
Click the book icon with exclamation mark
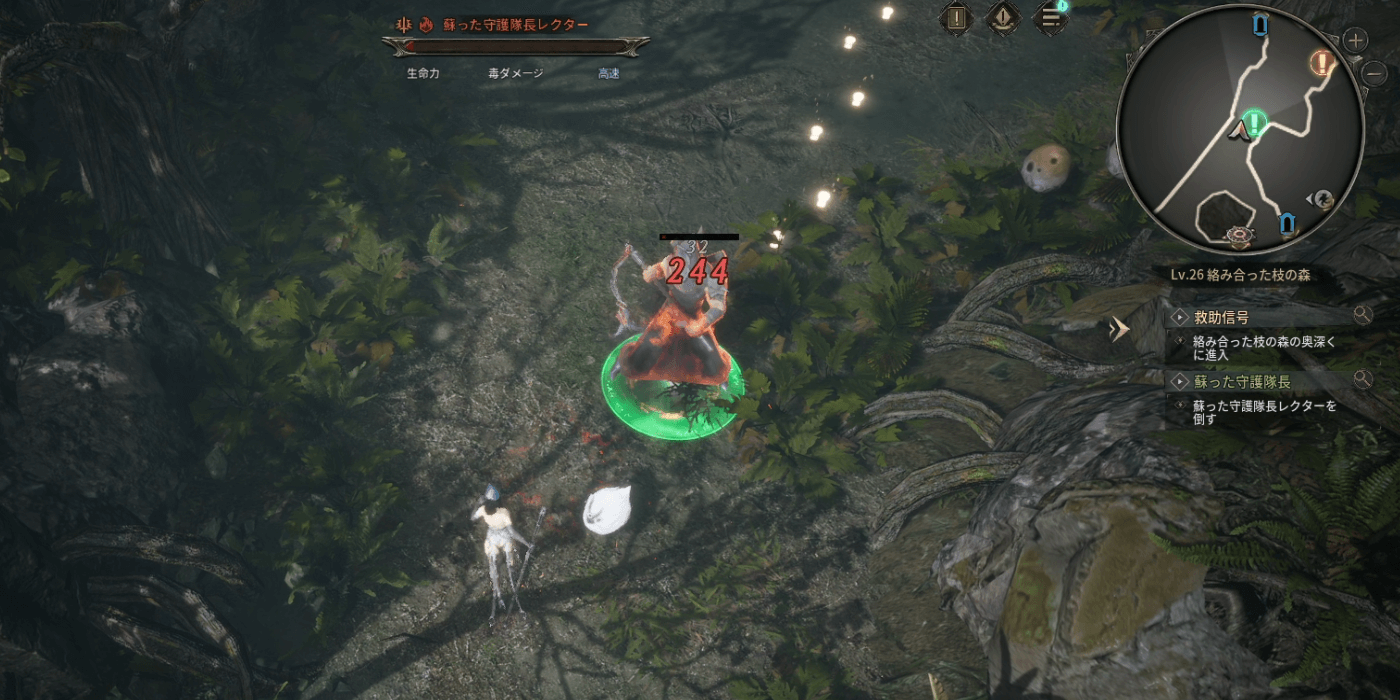pyautogui.click(x=958, y=18)
